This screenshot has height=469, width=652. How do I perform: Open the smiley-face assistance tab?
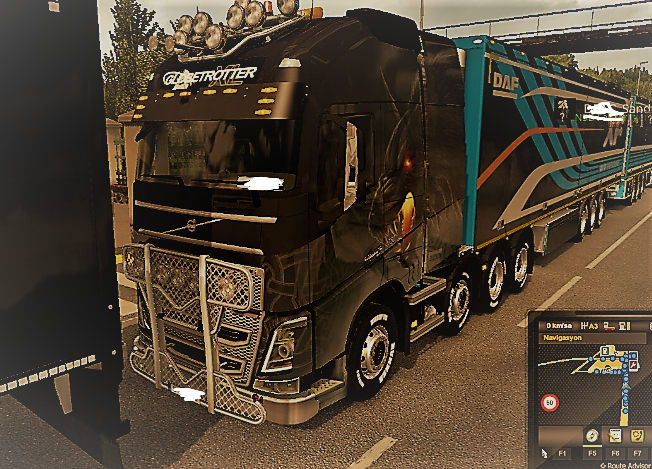coord(638,436)
